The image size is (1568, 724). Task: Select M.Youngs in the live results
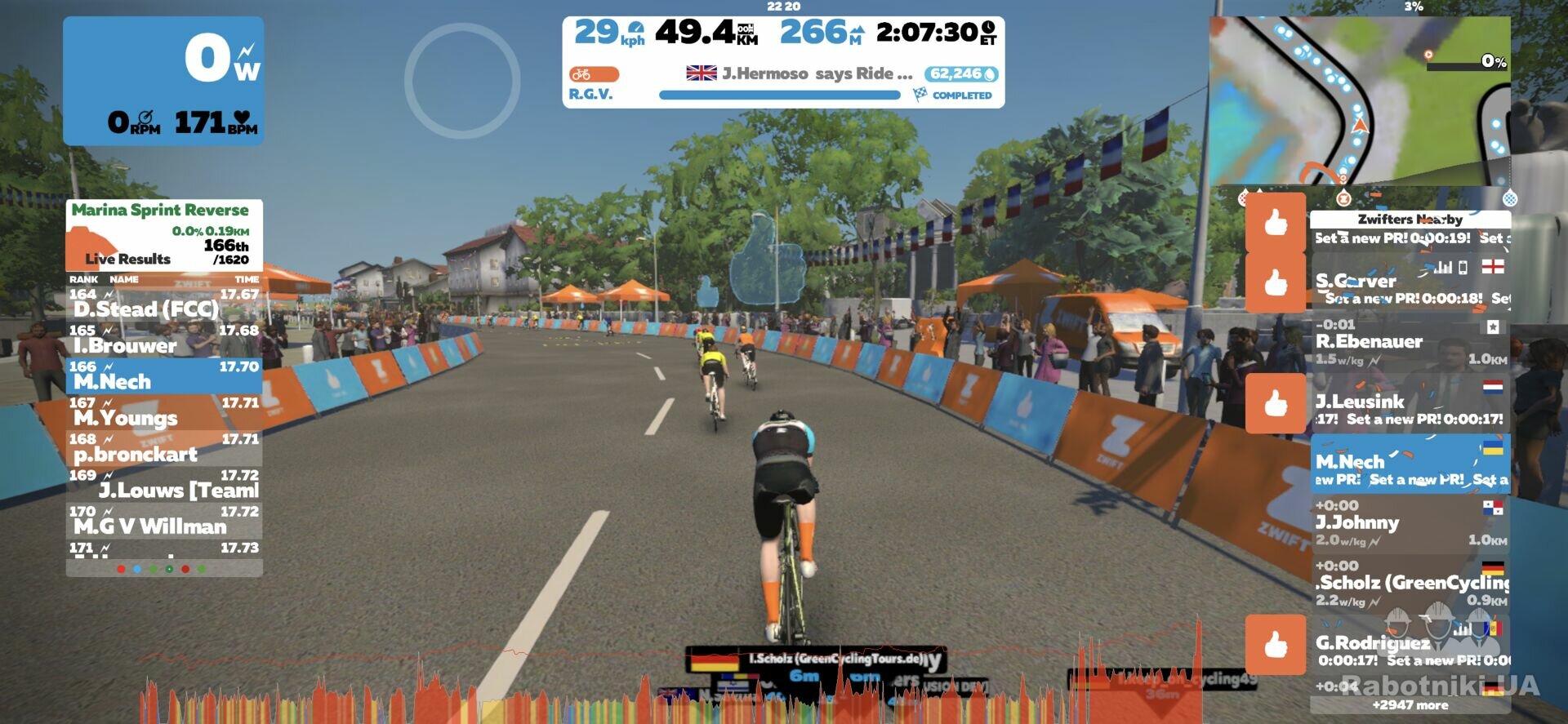click(x=164, y=412)
